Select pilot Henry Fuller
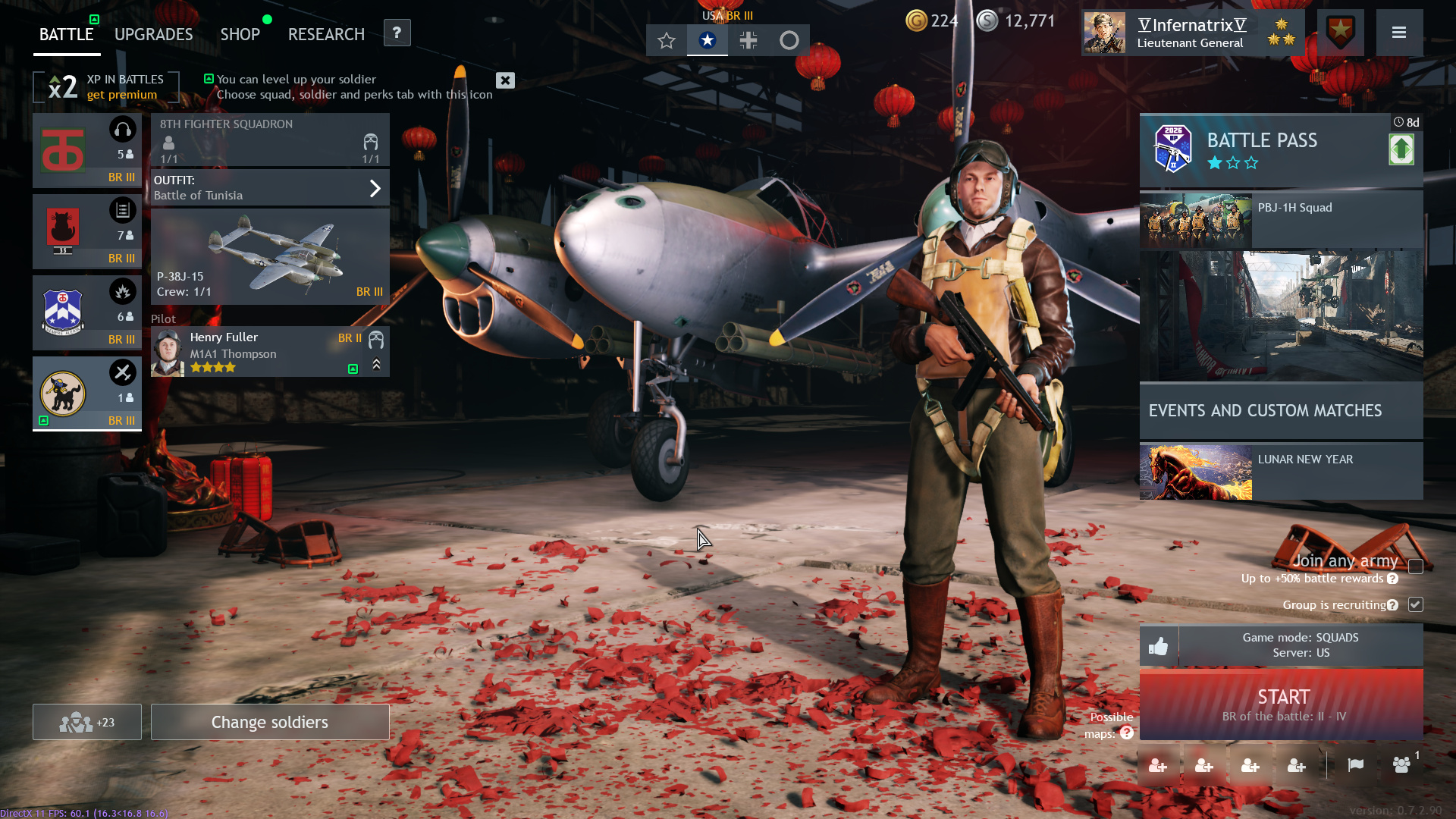The image size is (1456, 819). click(258, 352)
